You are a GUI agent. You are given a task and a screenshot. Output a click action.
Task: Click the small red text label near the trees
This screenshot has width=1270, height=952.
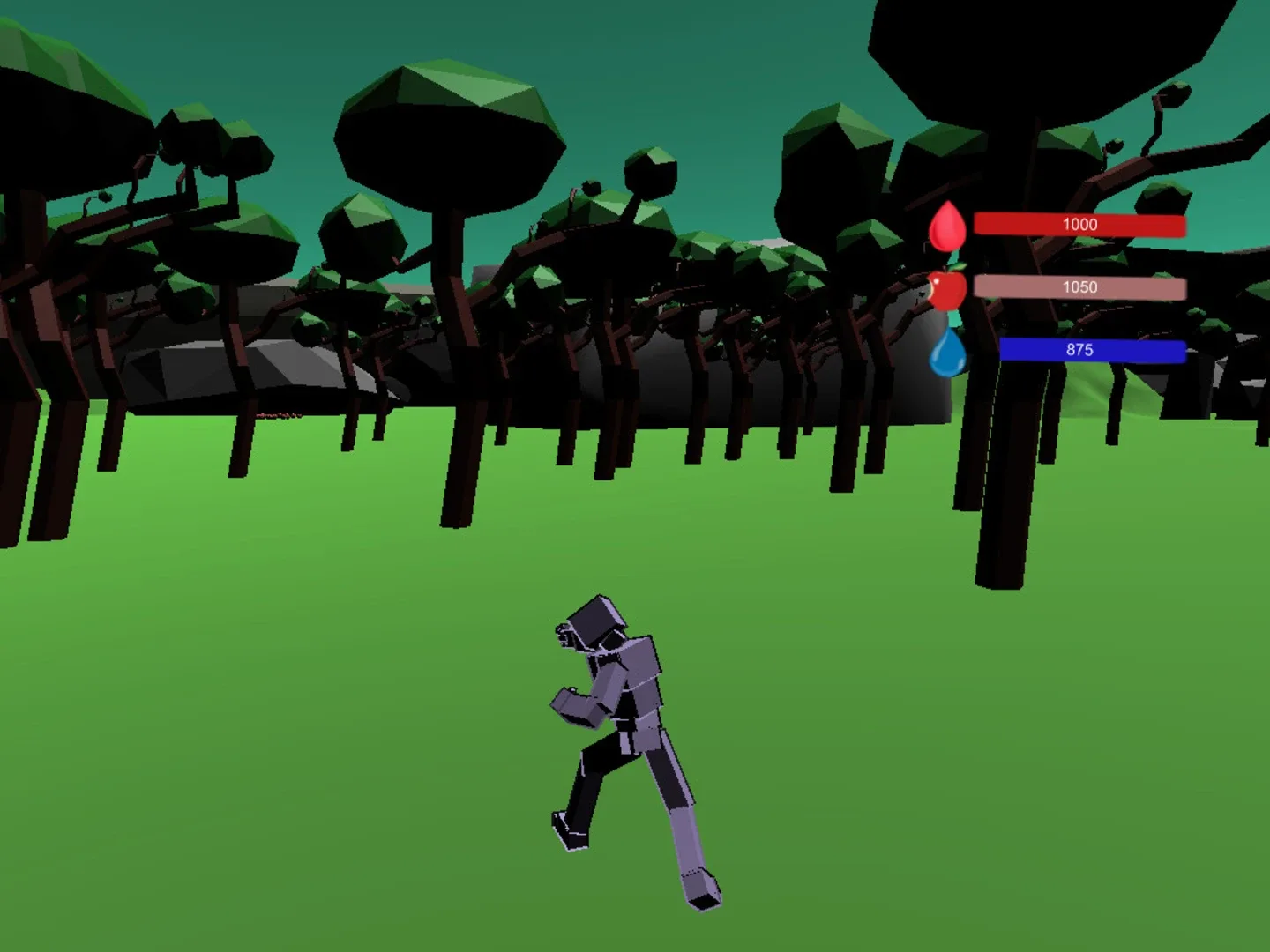pyautogui.click(x=279, y=415)
